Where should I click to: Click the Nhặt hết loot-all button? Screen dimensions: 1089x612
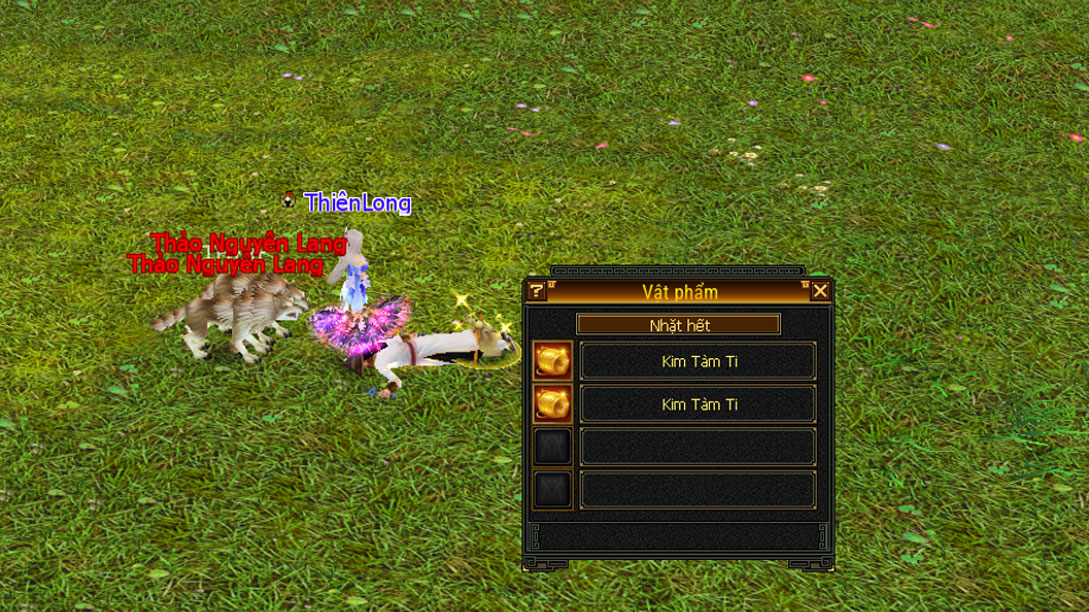(x=678, y=325)
